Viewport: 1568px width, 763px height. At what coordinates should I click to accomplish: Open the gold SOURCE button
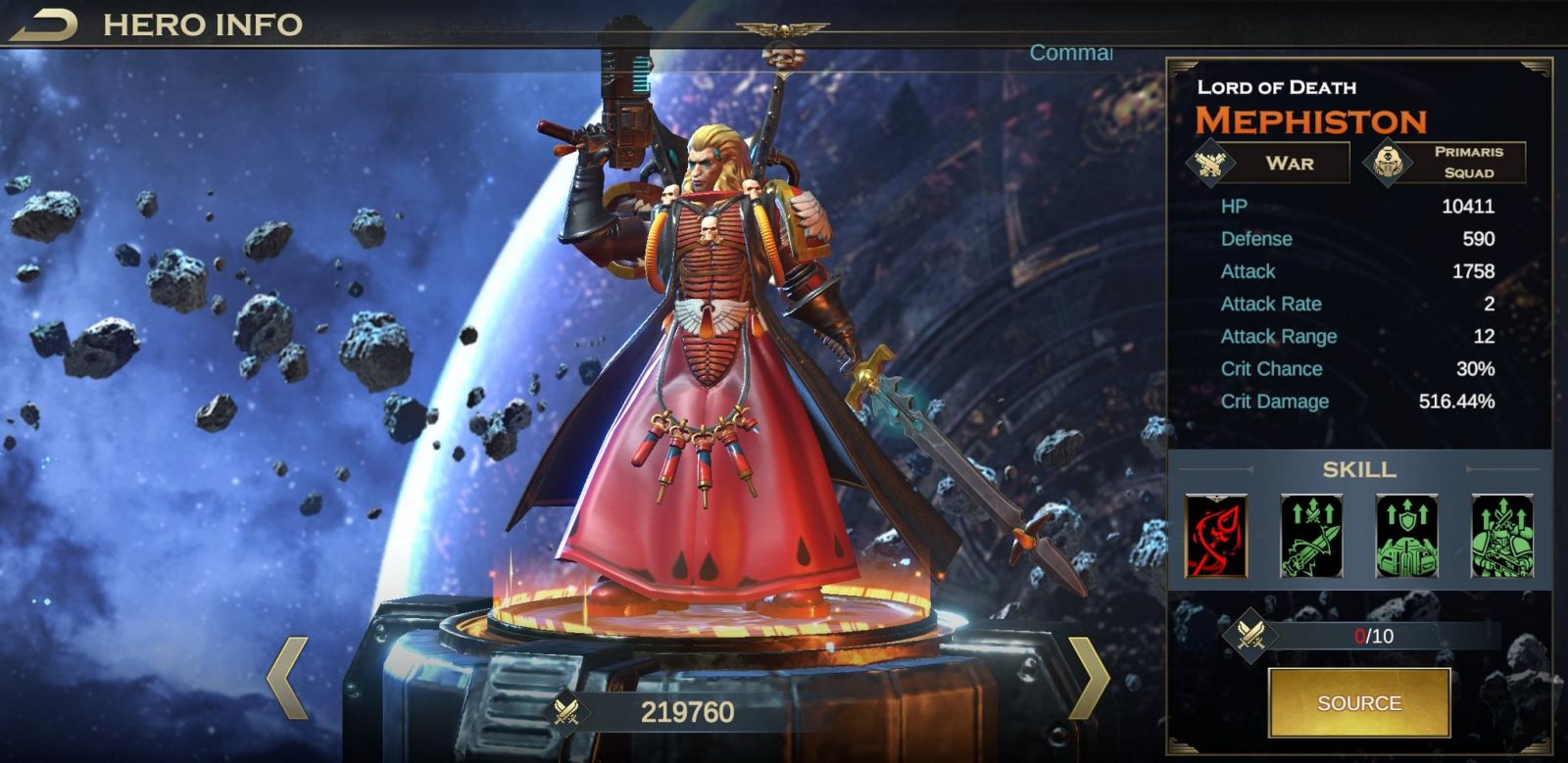[x=1358, y=702]
